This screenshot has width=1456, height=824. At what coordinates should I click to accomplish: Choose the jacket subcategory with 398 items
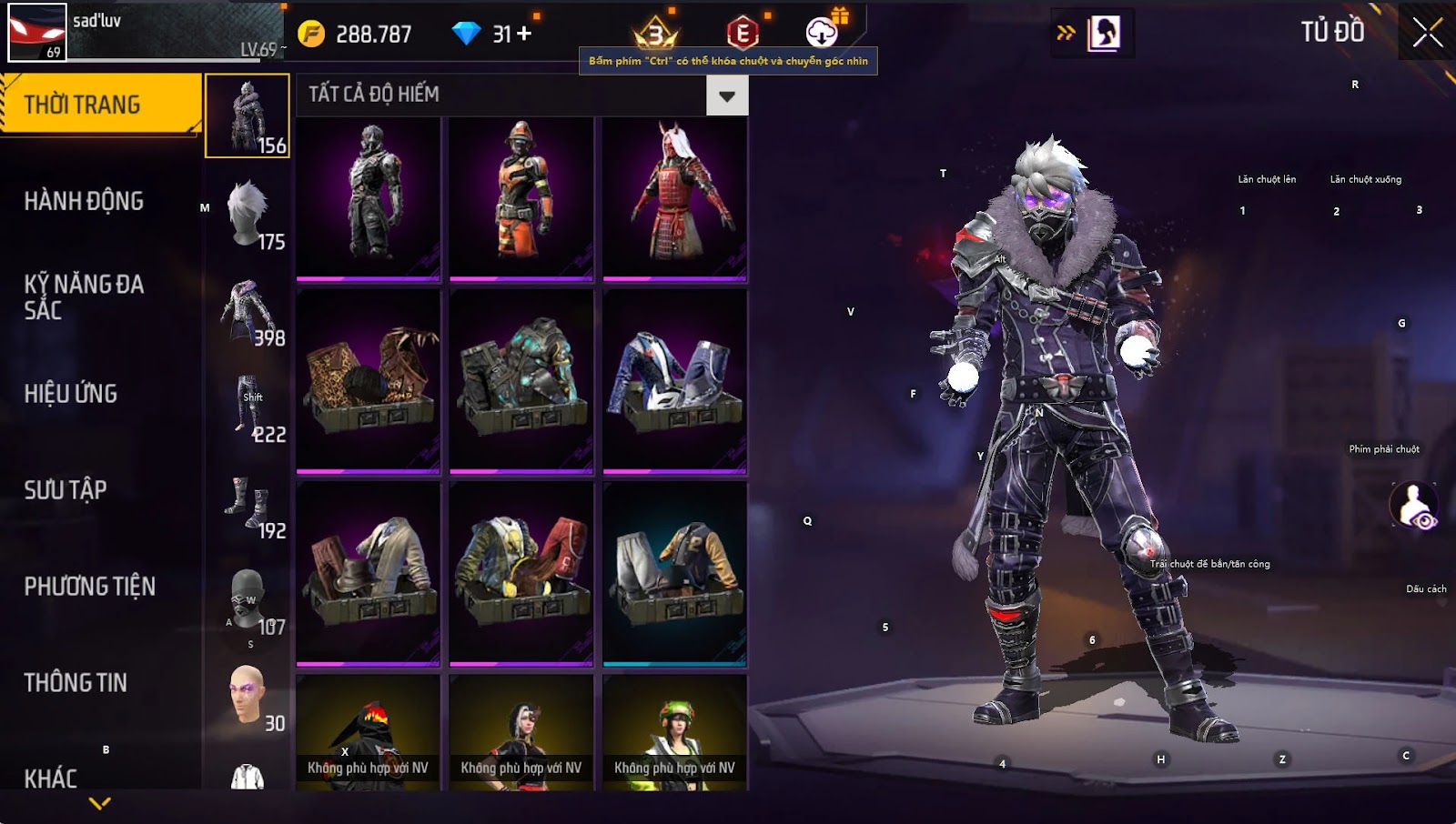(x=248, y=312)
